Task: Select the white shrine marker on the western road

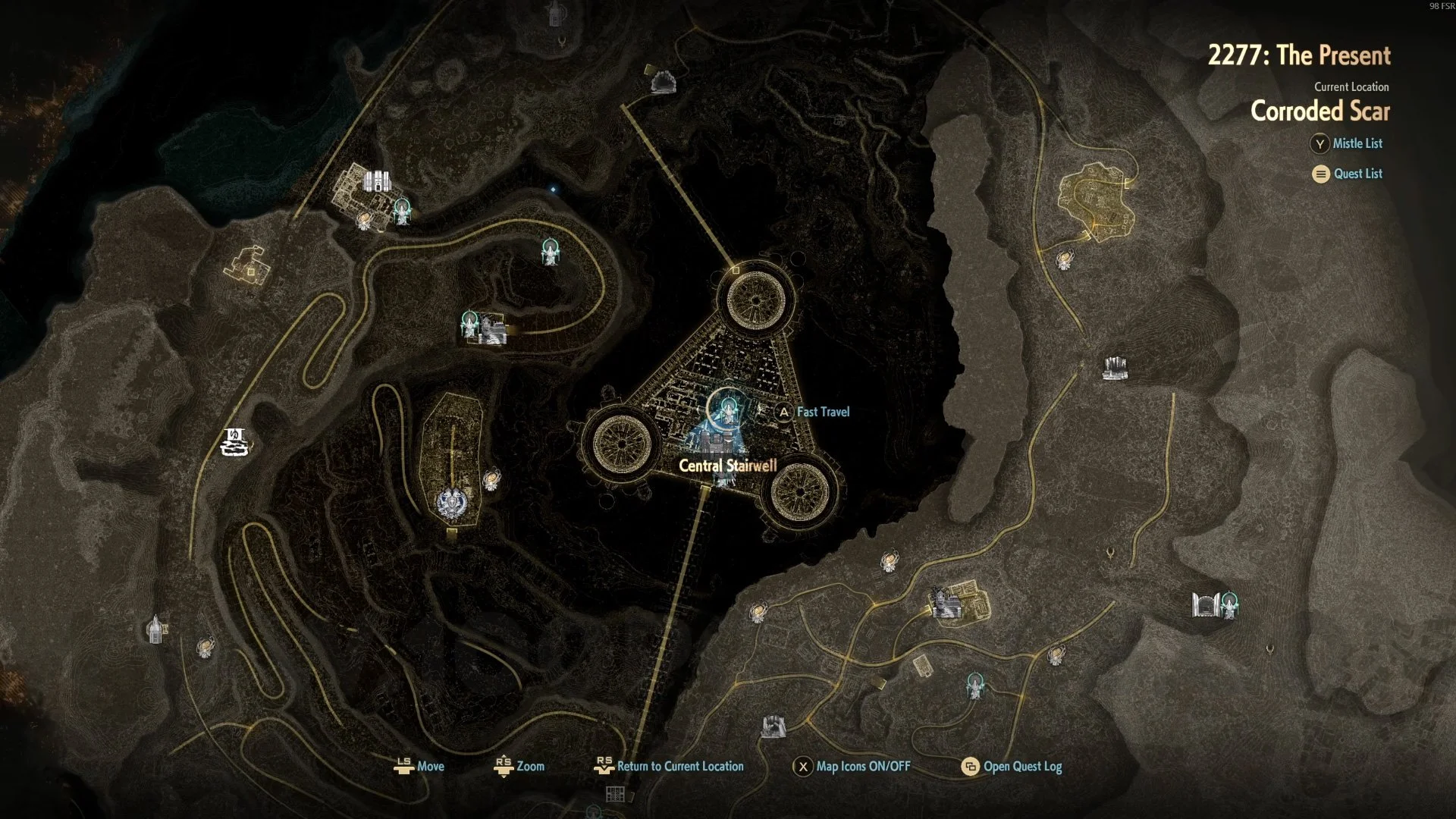Action: point(234,441)
